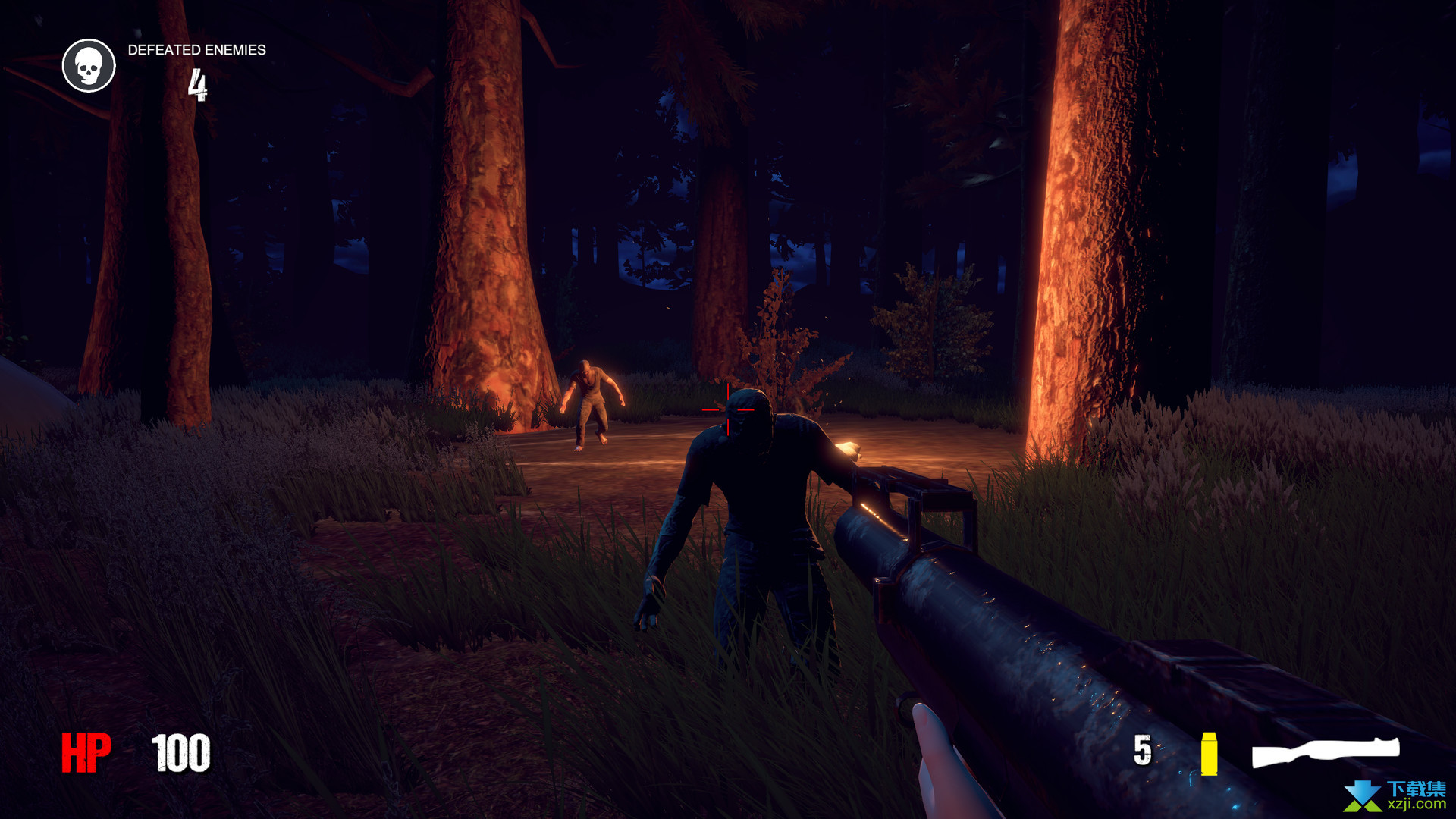Click the yellow shotgun shell icon
This screenshot has width=1456, height=819.
coord(1209,754)
